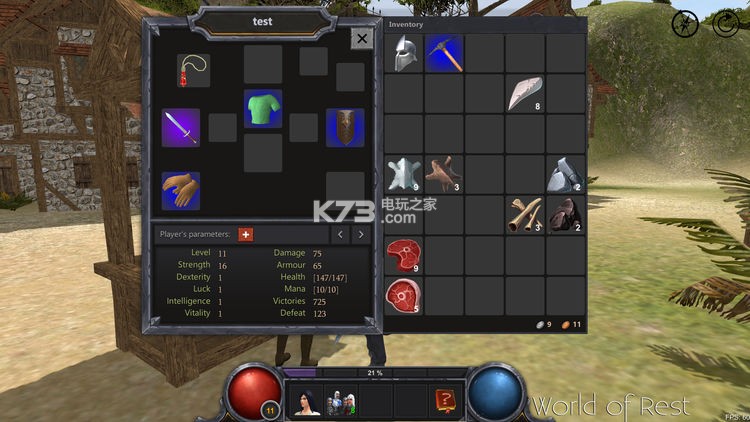Show the next parameters page
The height and width of the screenshot is (422, 750).
click(361, 234)
